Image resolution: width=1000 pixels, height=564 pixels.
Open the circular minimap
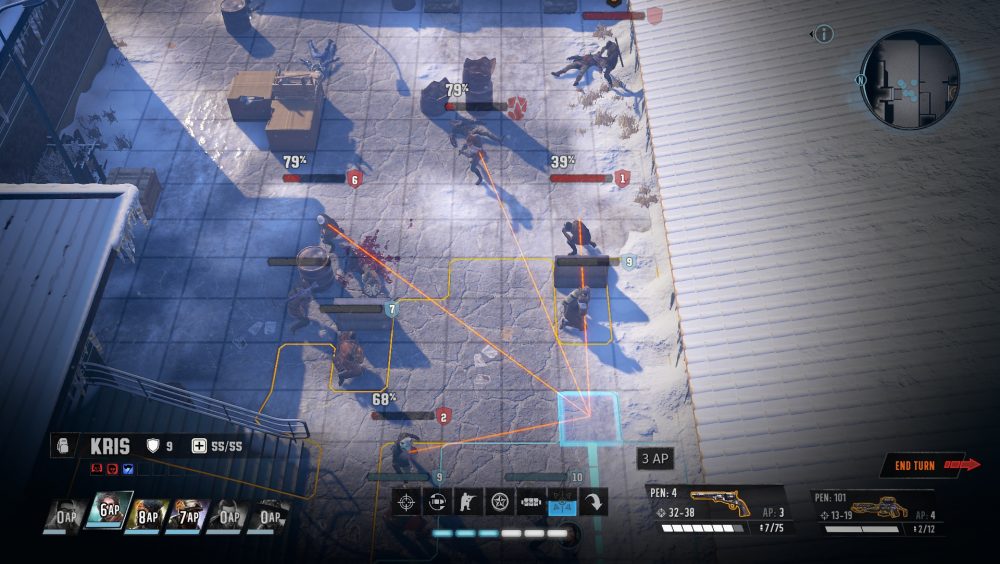pos(909,80)
